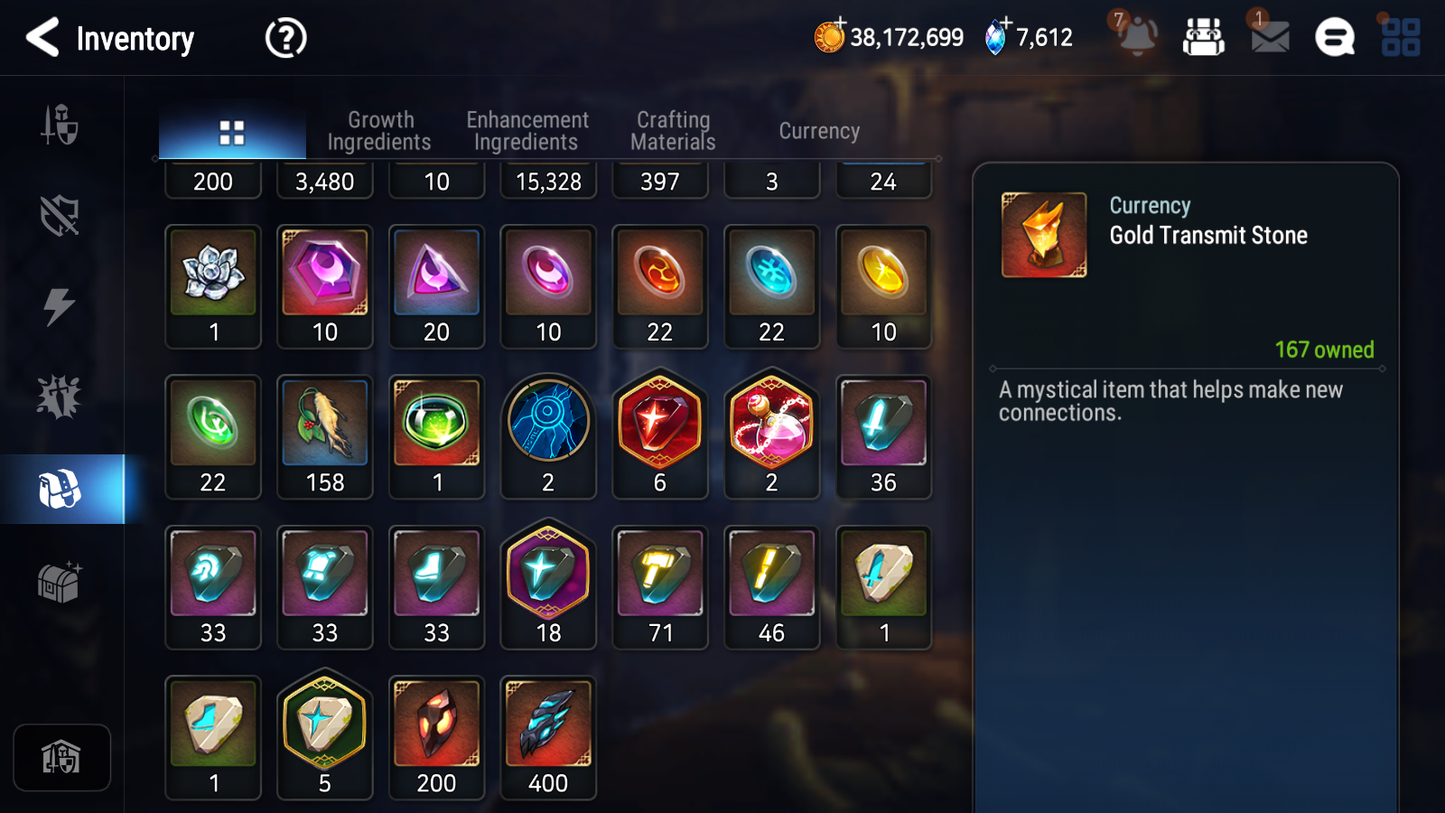Open the chat speech bubble icon
This screenshot has width=1445, height=813.
[1334, 37]
